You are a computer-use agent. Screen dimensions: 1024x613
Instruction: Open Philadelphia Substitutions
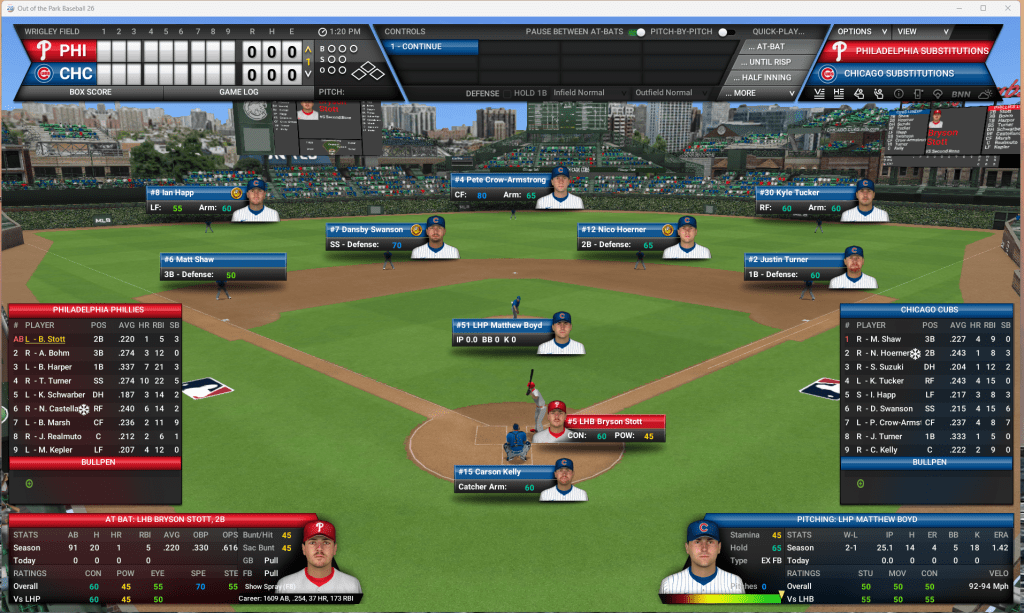920,51
